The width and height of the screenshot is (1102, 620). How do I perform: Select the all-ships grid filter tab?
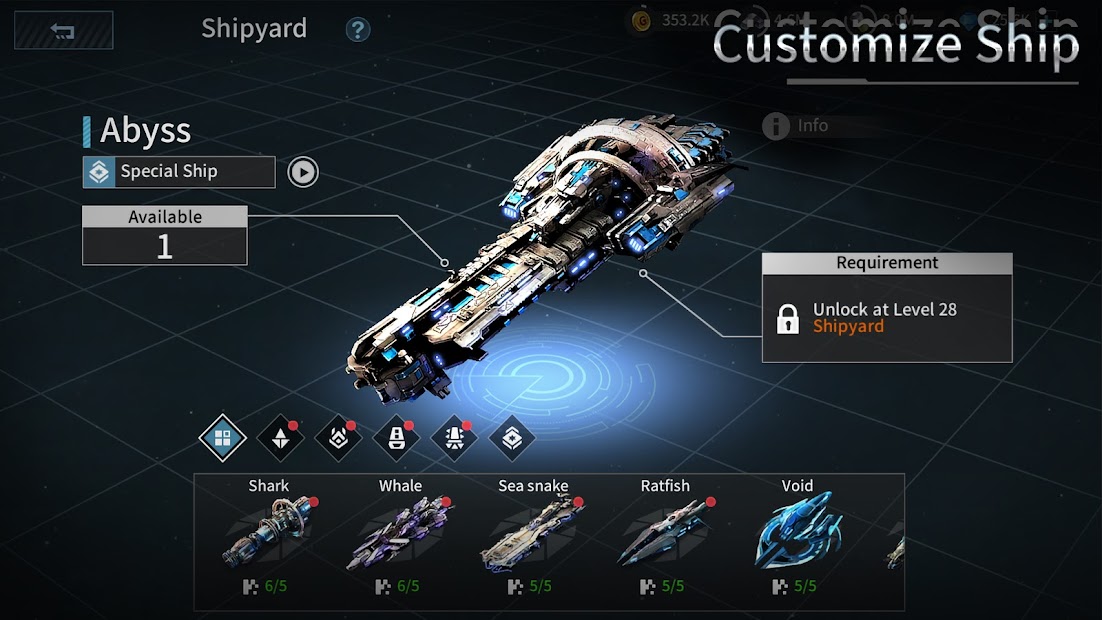222,438
